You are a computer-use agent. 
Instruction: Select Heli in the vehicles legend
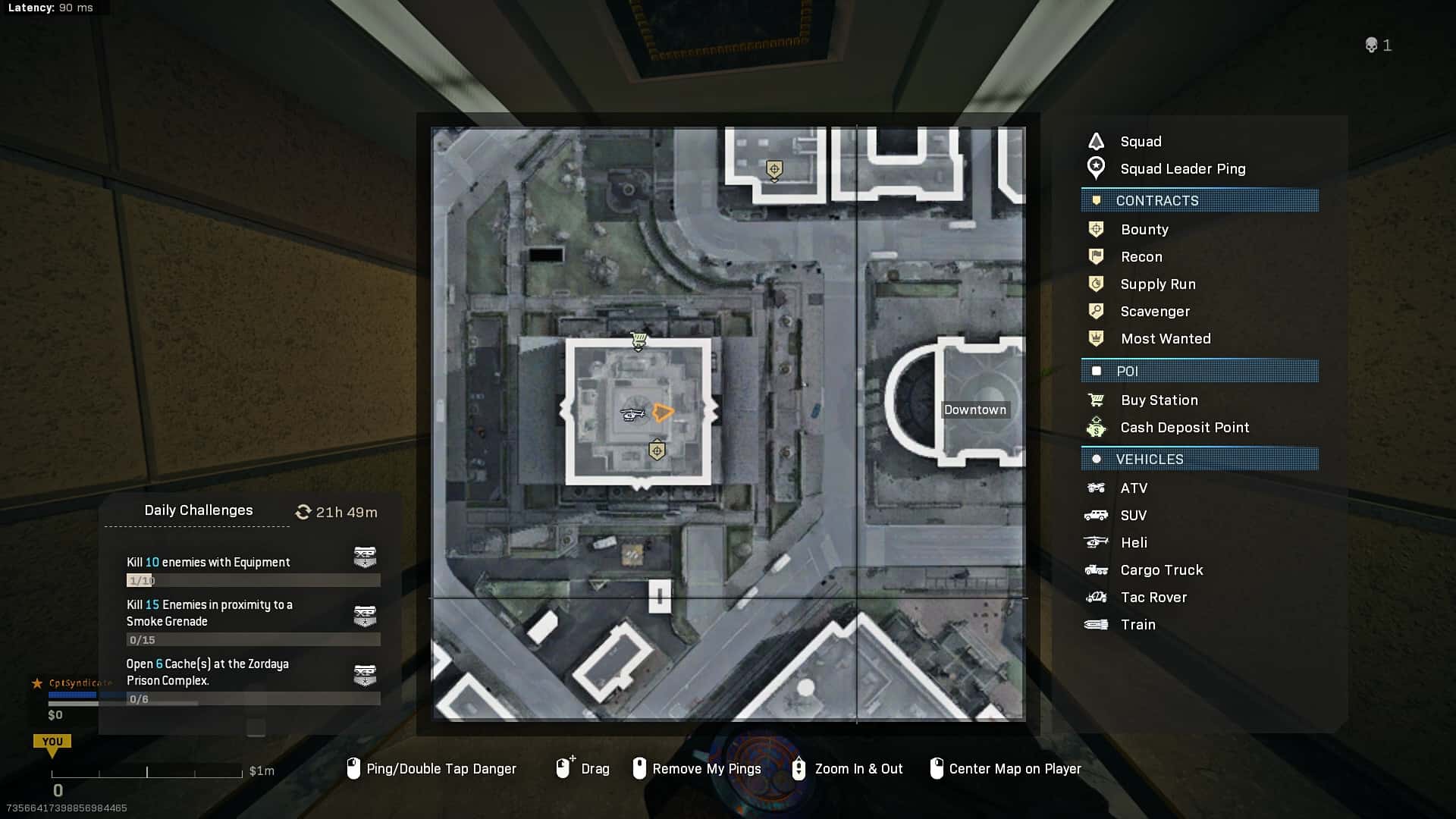click(1133, 542)
